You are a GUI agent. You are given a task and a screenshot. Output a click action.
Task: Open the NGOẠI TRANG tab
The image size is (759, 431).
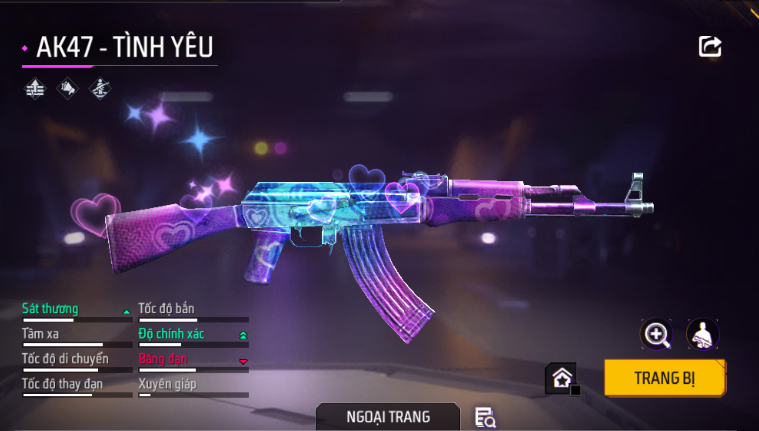tap(388, 416)
